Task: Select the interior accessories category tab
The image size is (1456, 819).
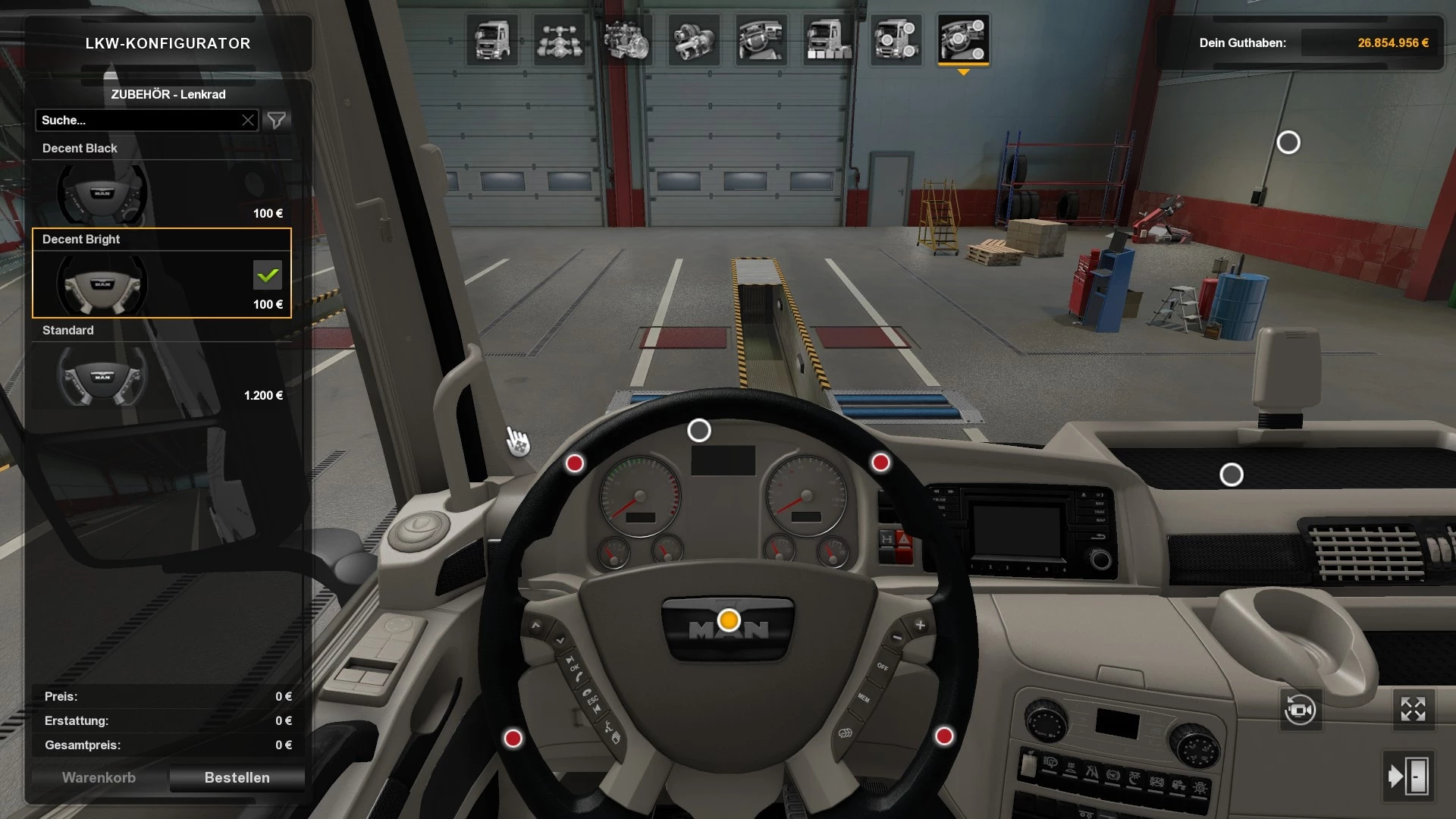Action: (963, 39)
